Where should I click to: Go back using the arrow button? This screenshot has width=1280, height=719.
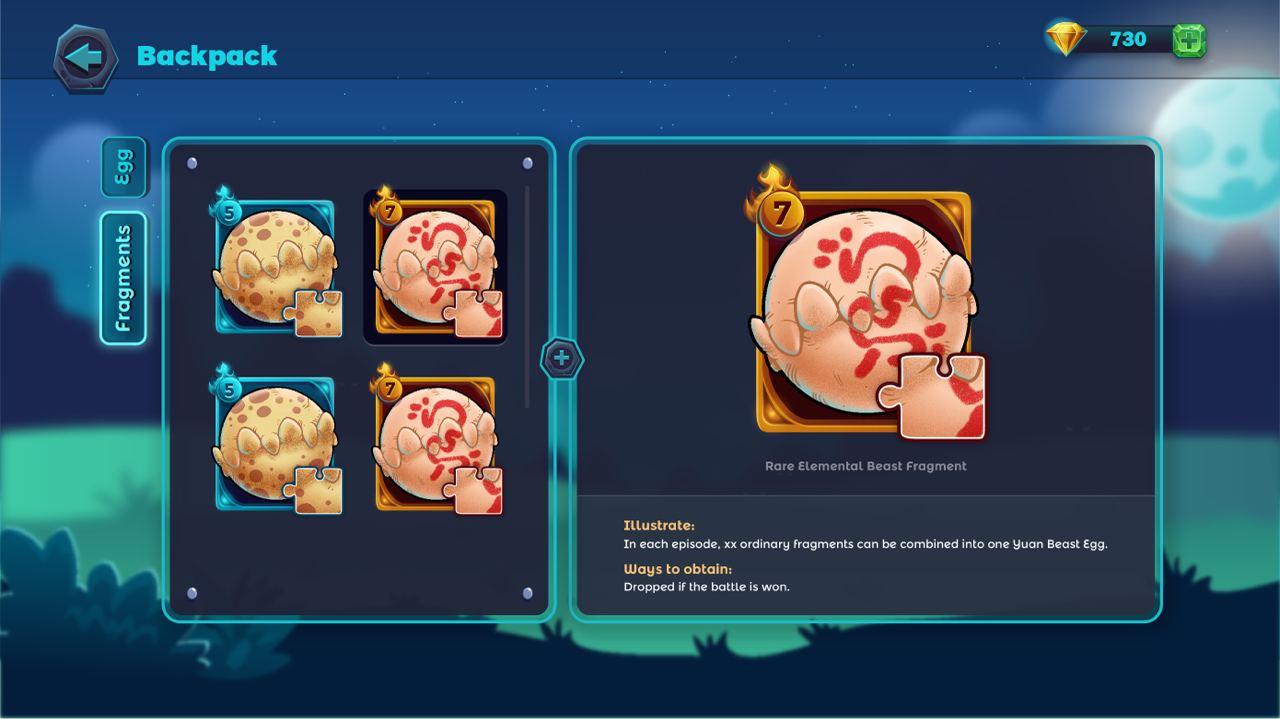[85, 58]
